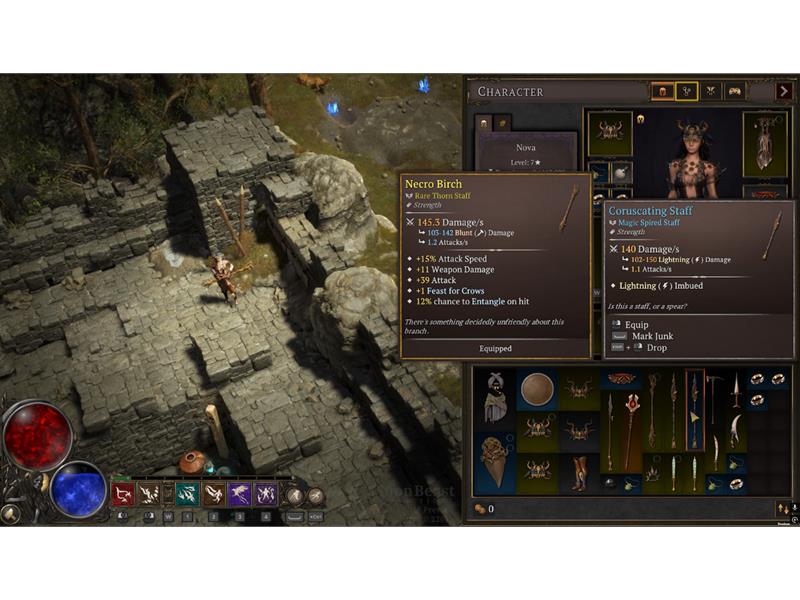Screen dimensions: 800x600
Task: Open the yellow-highlighted second Character tab
Action: [687, 92]
